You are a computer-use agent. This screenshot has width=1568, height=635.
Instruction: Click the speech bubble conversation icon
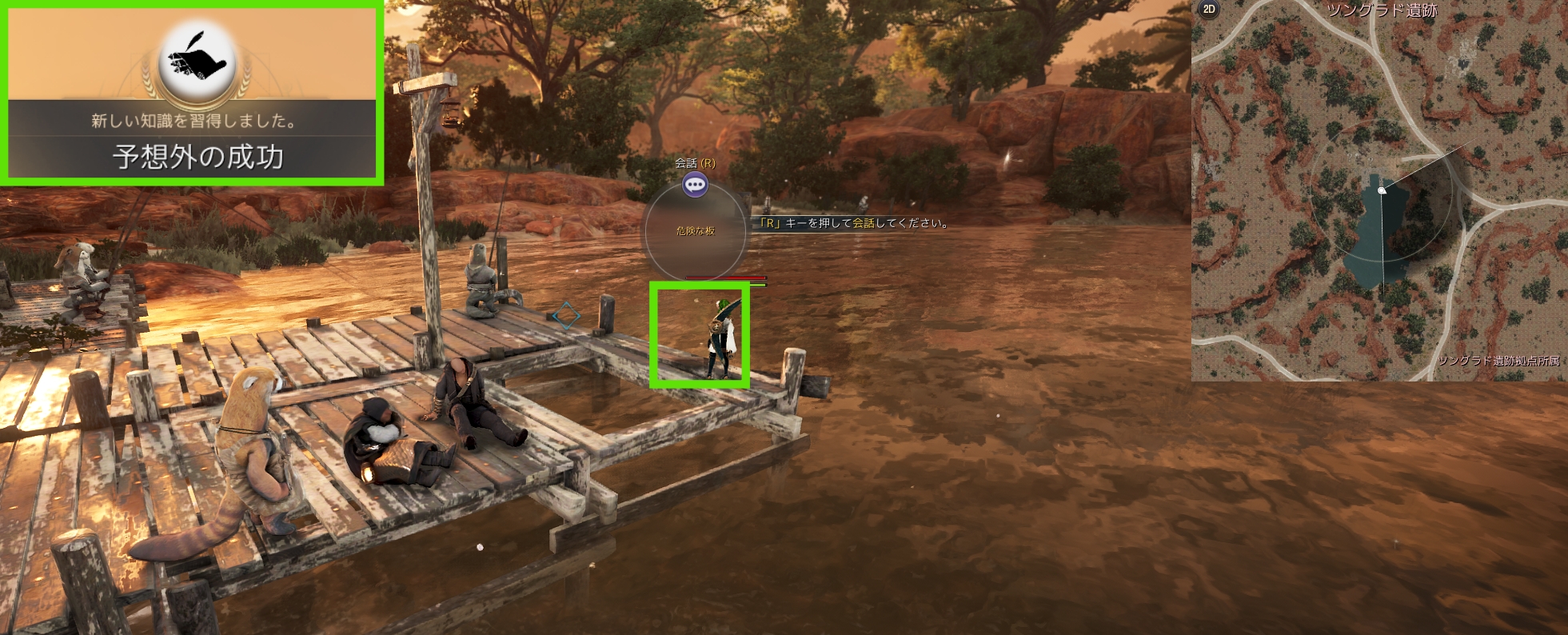coord(695,186)
